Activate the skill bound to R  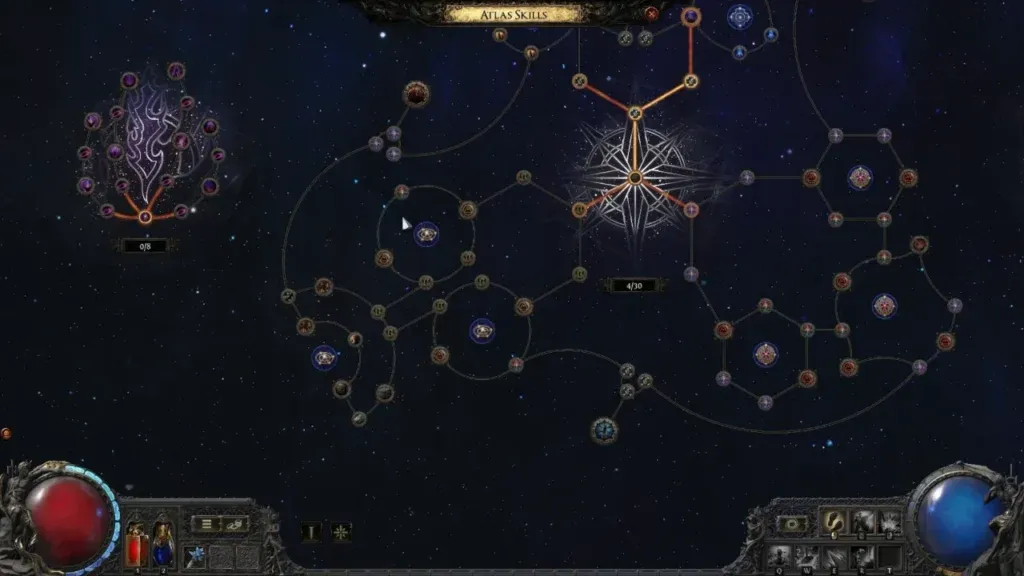pyautogui.click(x=860, y=555)
